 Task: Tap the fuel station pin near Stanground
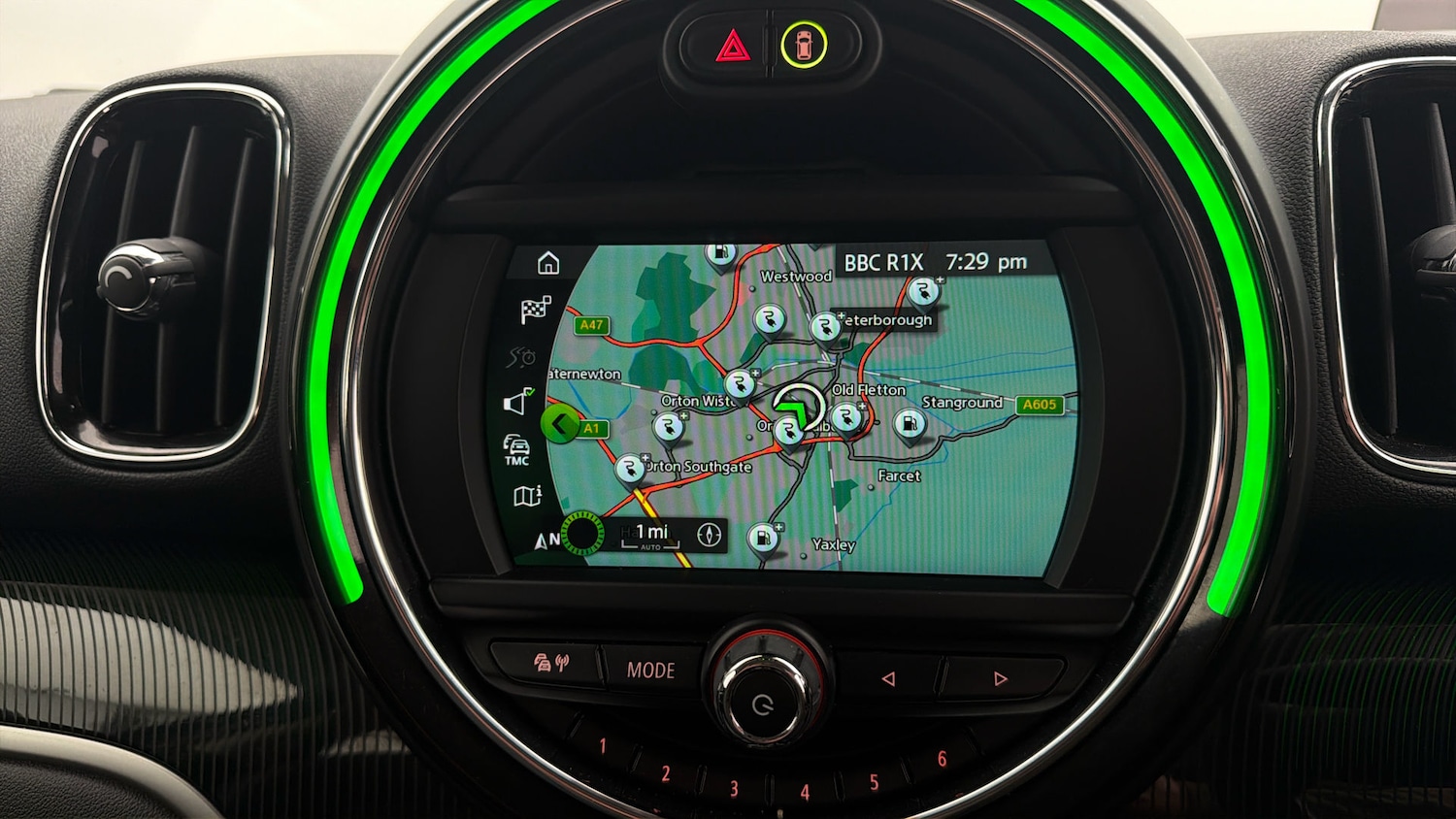point(909,423)
